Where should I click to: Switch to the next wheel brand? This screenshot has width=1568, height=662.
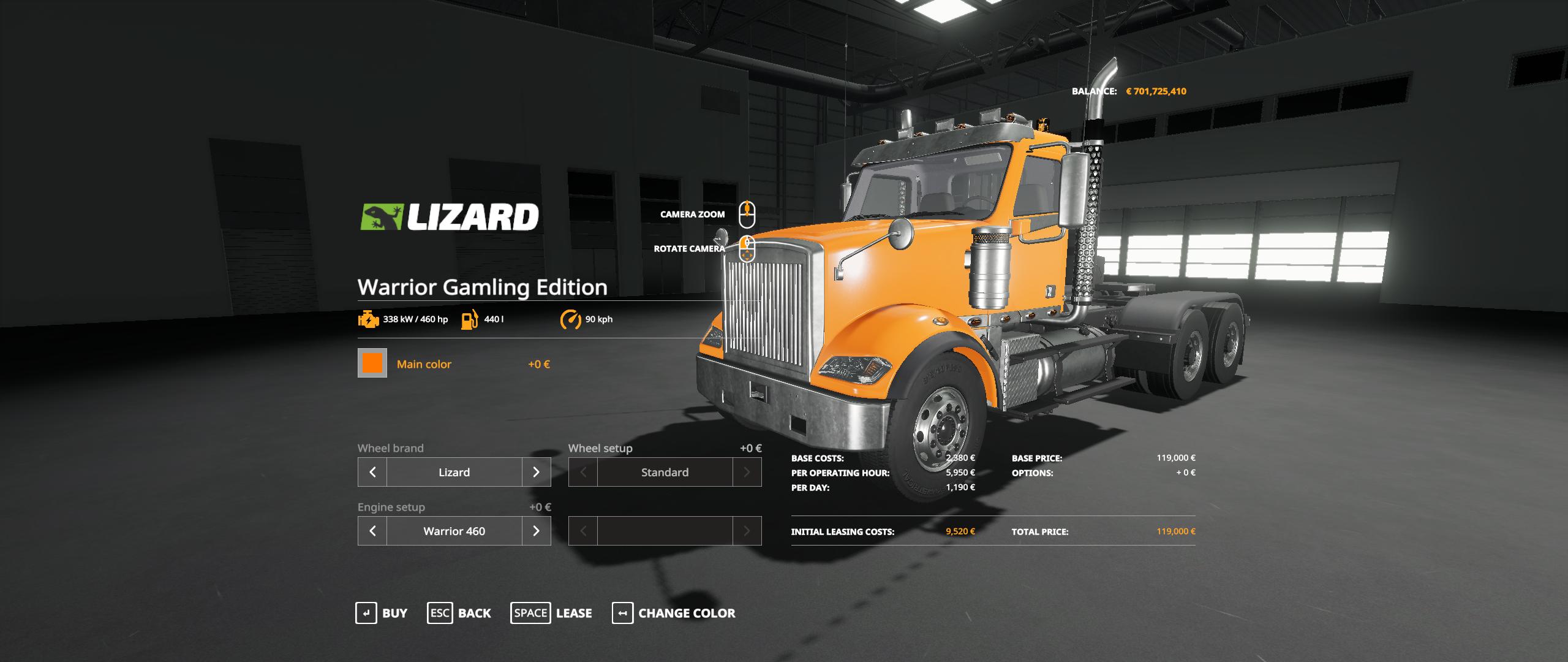click(536, 472)
